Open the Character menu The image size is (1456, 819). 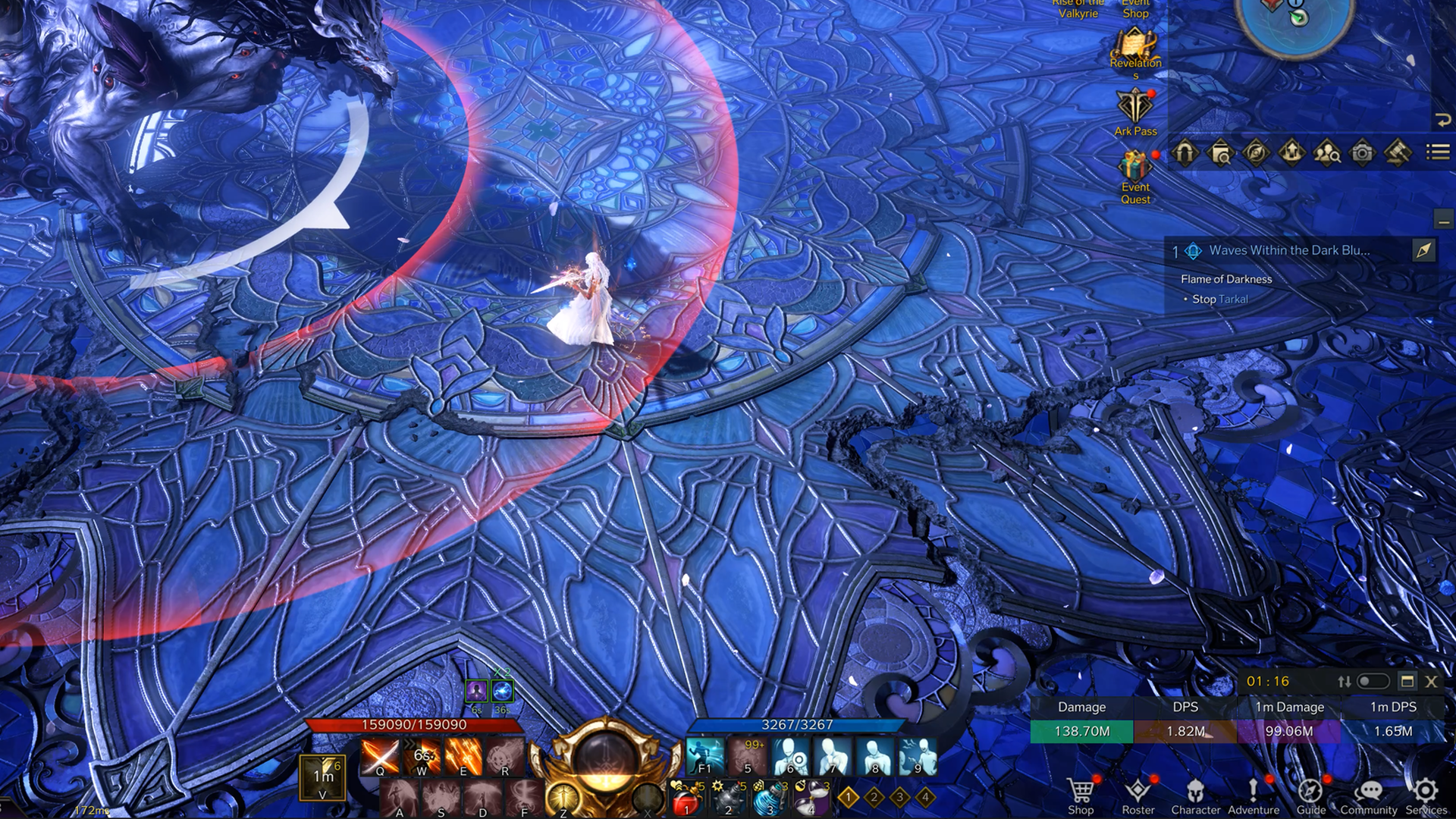pyautogui.click(x=1195, y=795)
